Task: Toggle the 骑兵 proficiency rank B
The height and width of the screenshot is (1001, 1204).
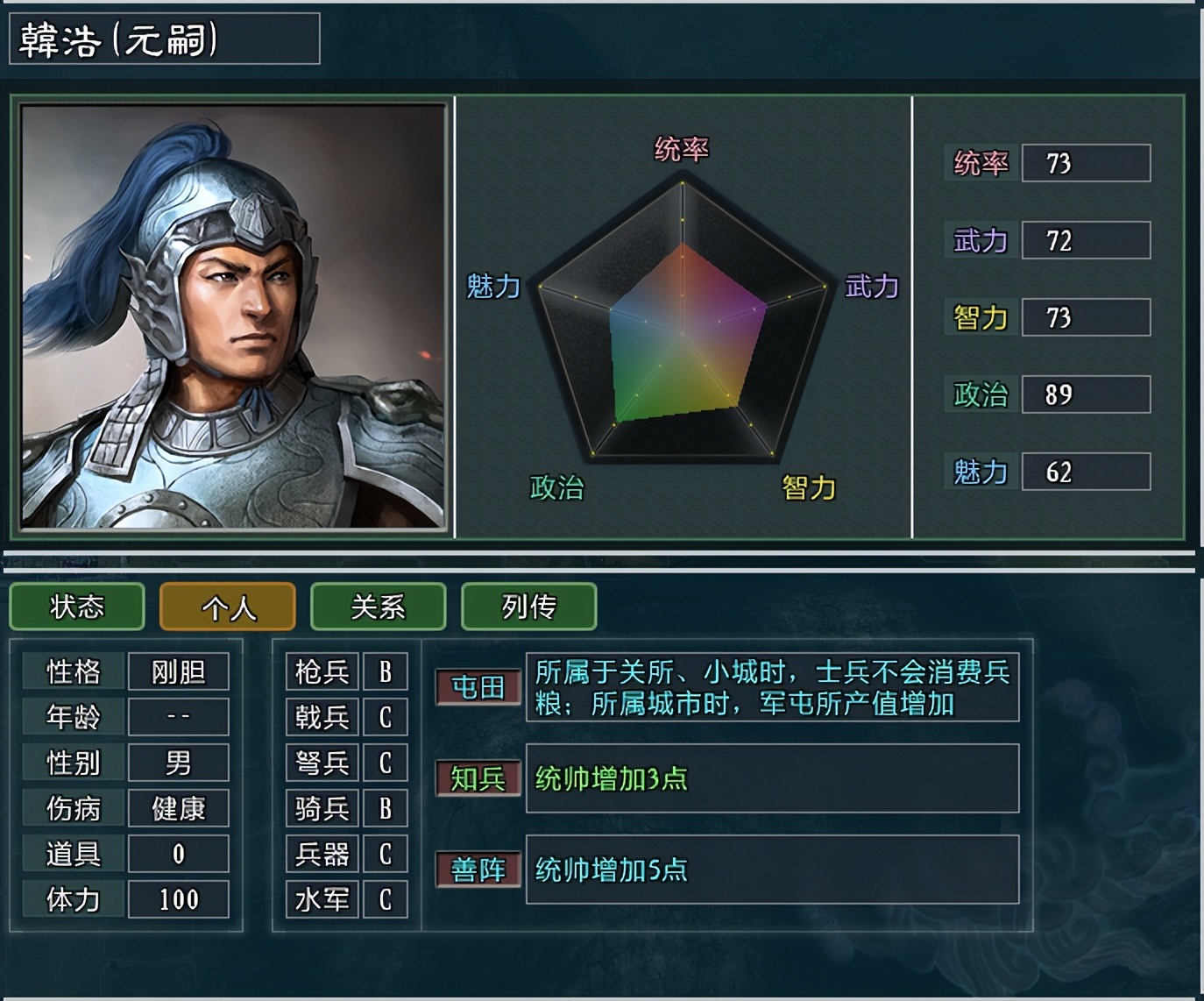Action: pos(386,808)
